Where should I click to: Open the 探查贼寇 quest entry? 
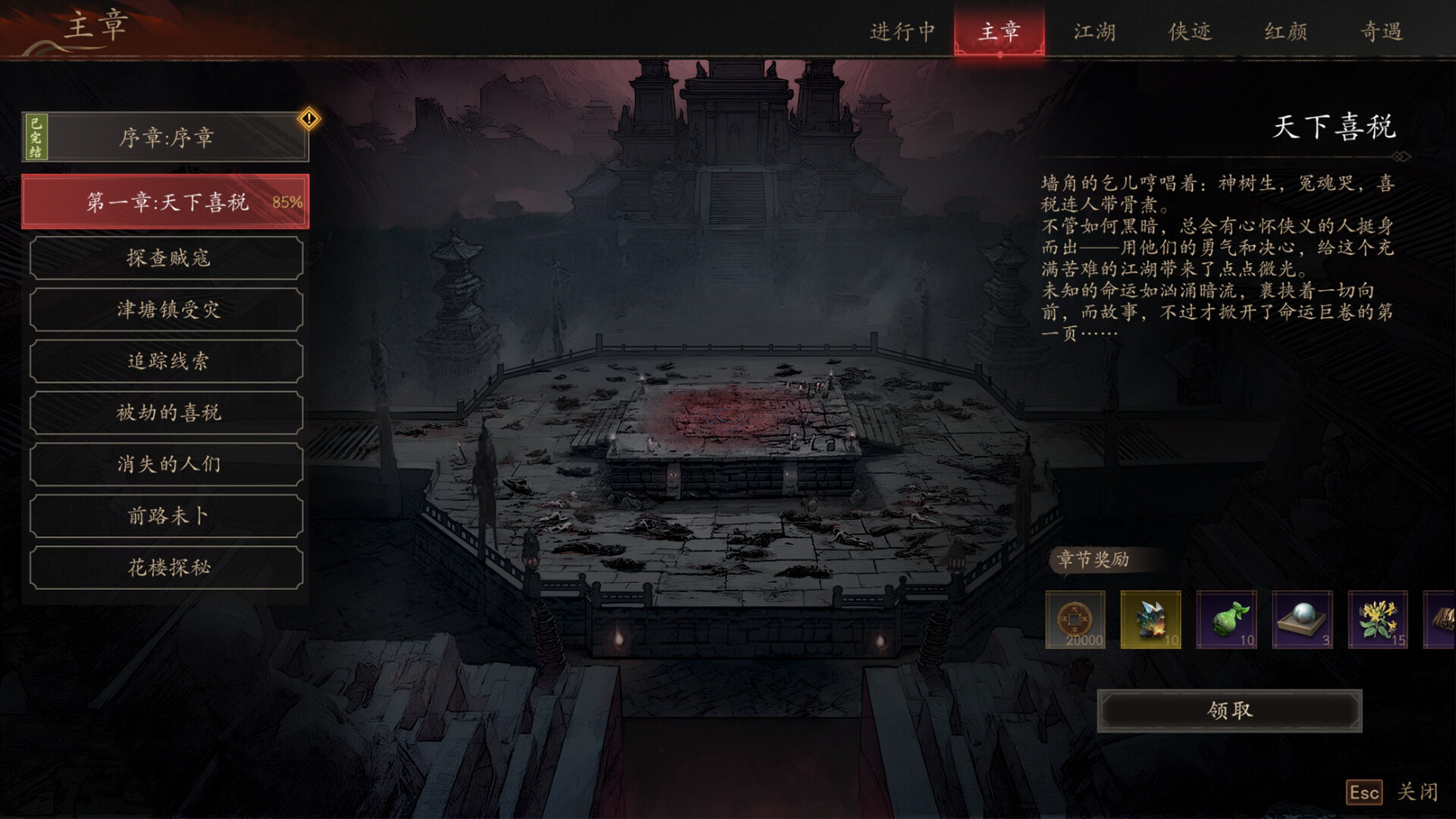tap(167, 258)
